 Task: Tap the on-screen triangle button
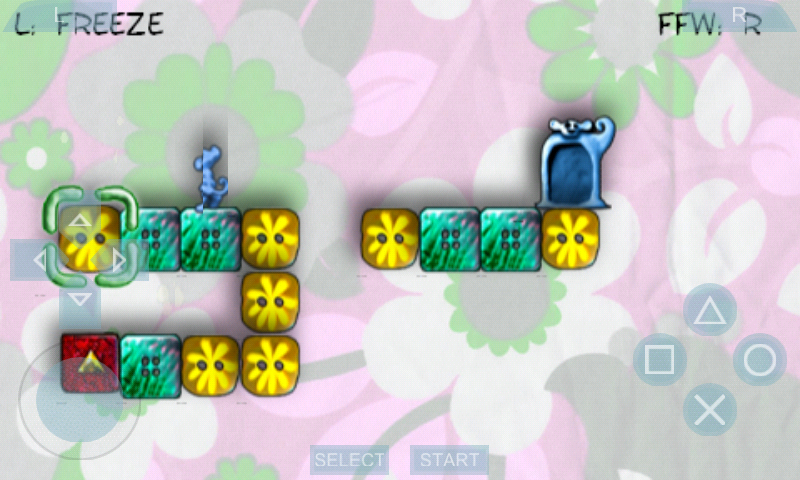pyautogui.click(x=709, y=310)
